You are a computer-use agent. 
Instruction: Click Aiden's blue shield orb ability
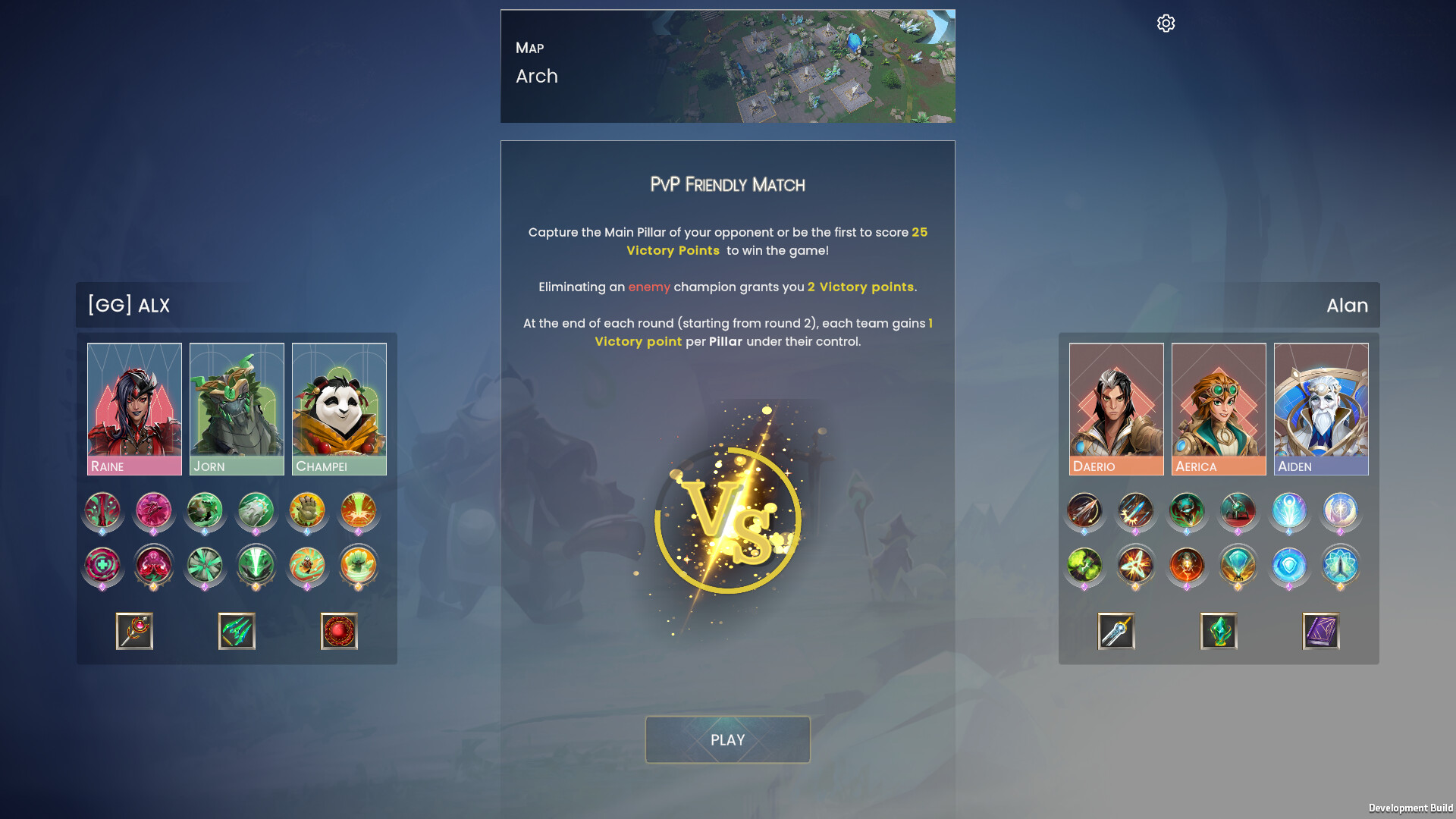[1289, 566]
